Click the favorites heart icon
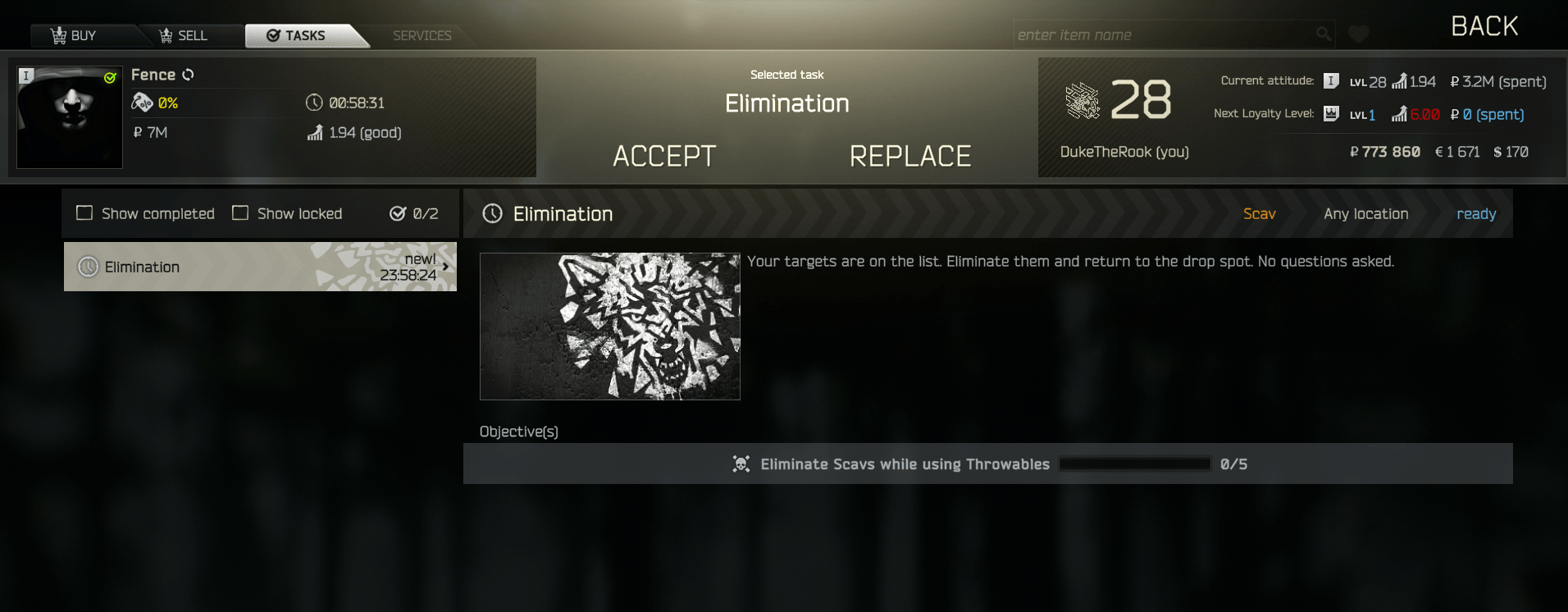Image resolution: width=1568 pixels, height=612 pixels. coord(1358,34)
